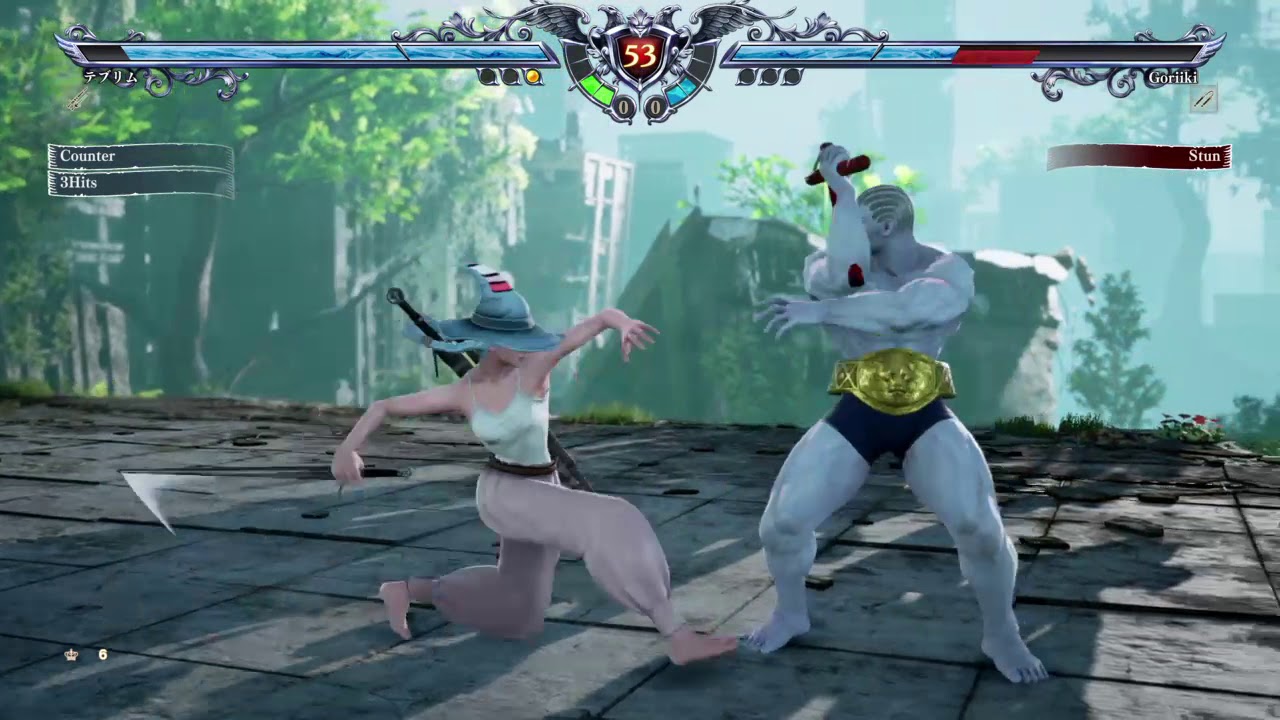Click the left empty round orb near テブリム
This screenshot has width=1280, height=720.
(487, 76)
